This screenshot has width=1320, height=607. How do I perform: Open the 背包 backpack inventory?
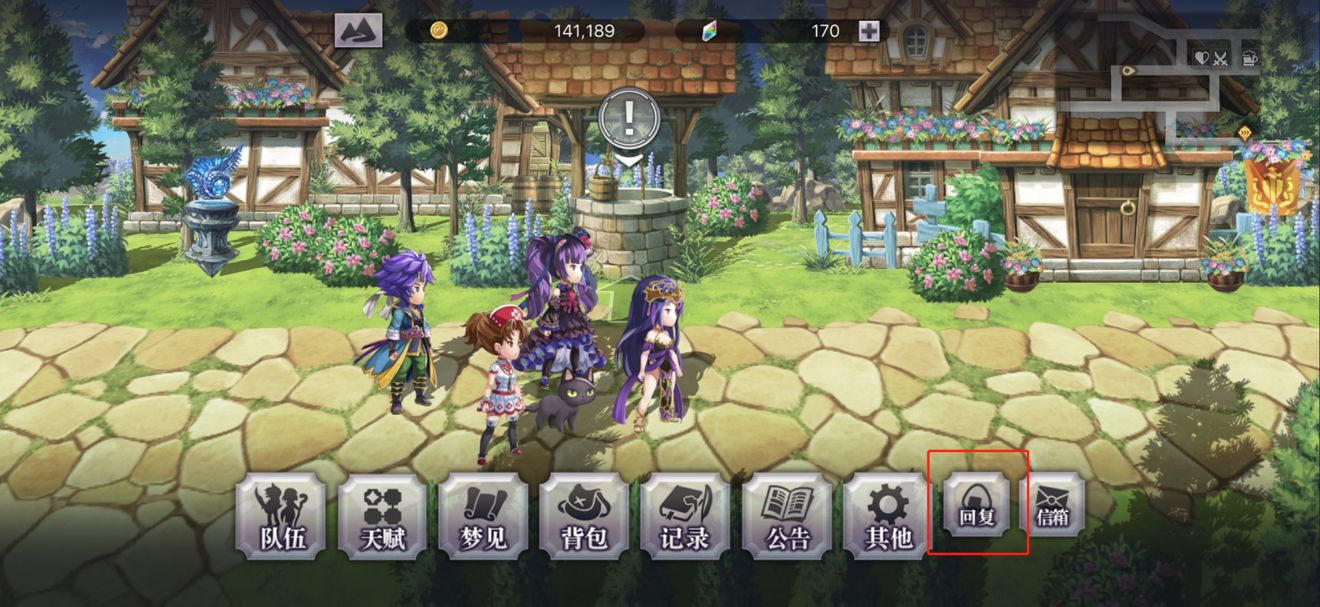coord(584,516)
